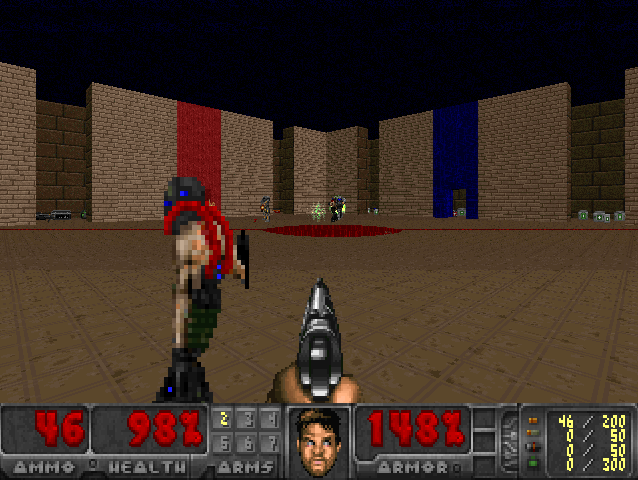638x480 pixels.
Task: Select weapon slot 2 in the Arms panel
Action: pos(223,419)
